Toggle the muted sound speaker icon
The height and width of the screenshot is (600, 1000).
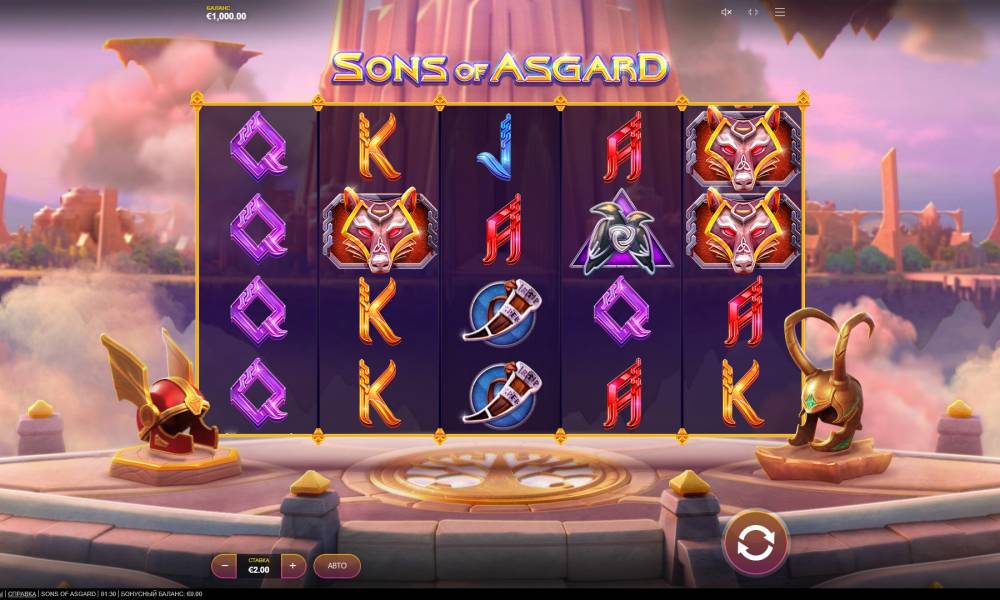coord(726,12)
